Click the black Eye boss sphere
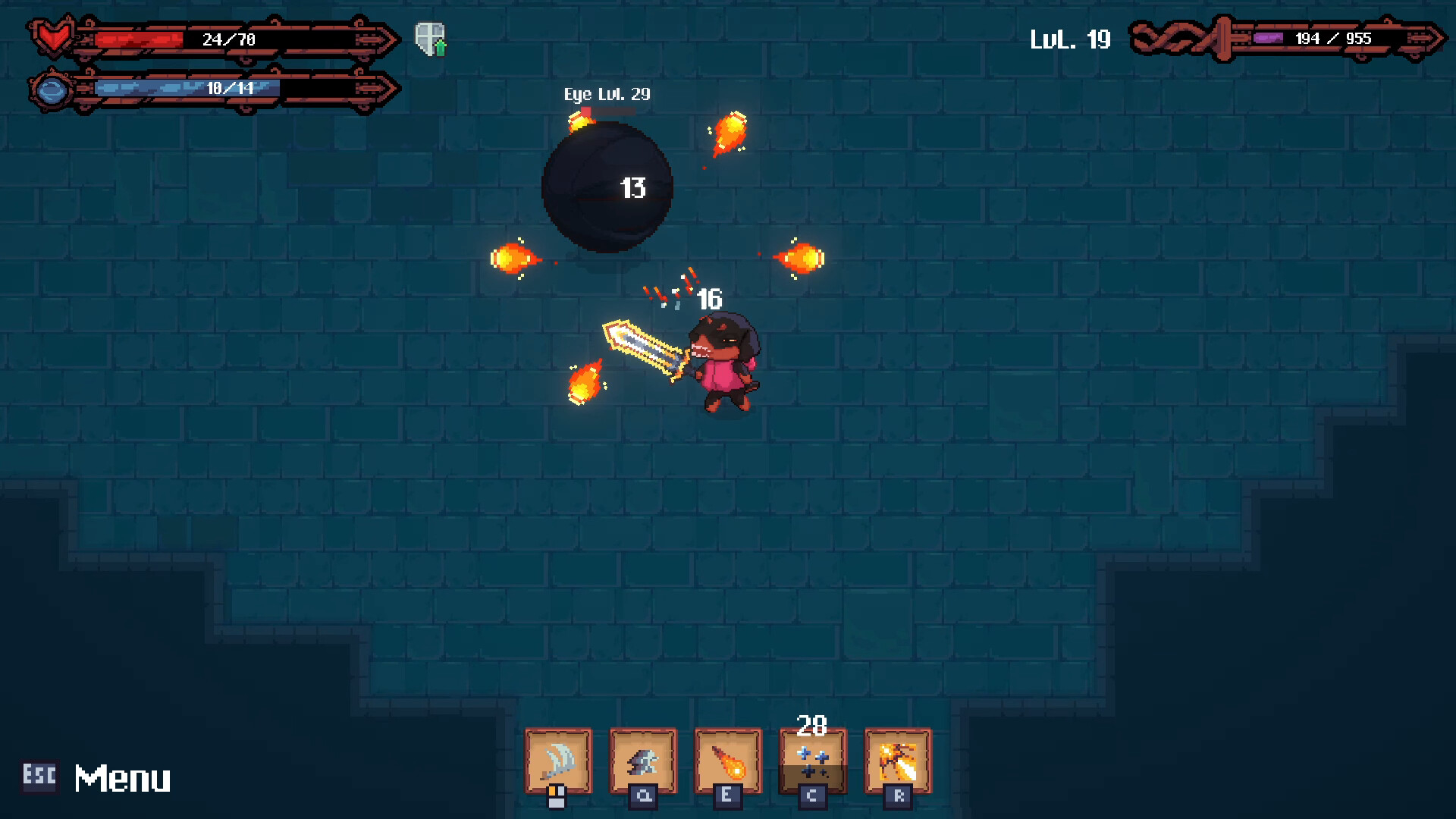This screenshot has height=819, width=1456. pyautogui.click(x=607, y=186)
